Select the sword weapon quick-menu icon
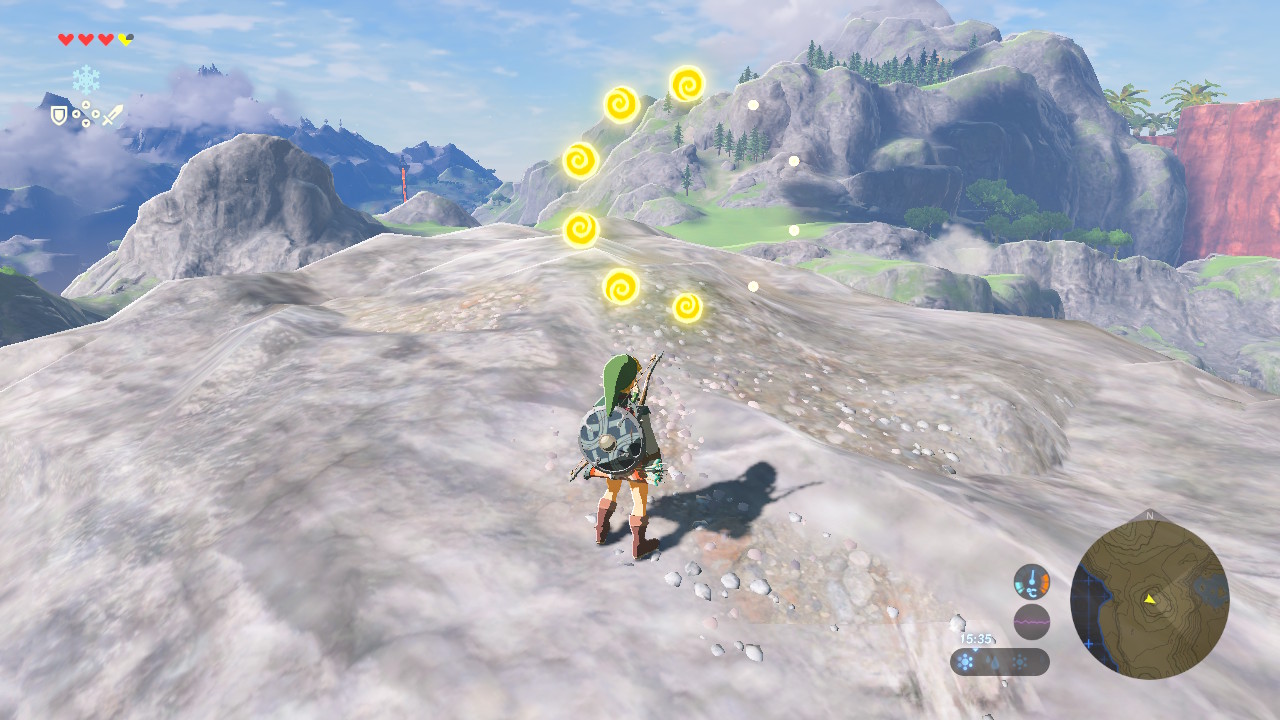 pos(112,115)
